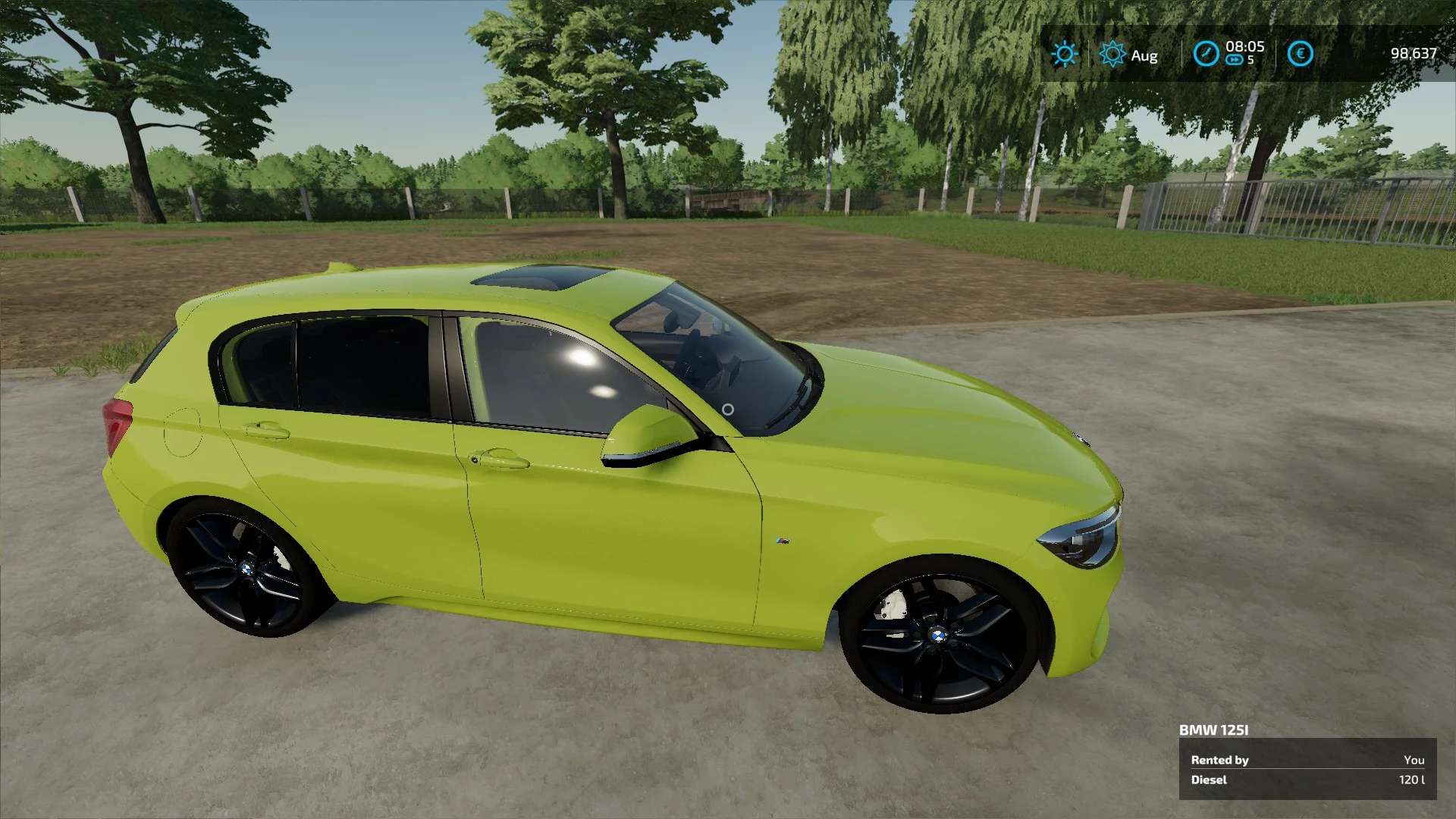Viewport: 1456px width, 819px height.
Task: Click the euro currency icon
Action: pyautogui.click(x=1300, y=54)
